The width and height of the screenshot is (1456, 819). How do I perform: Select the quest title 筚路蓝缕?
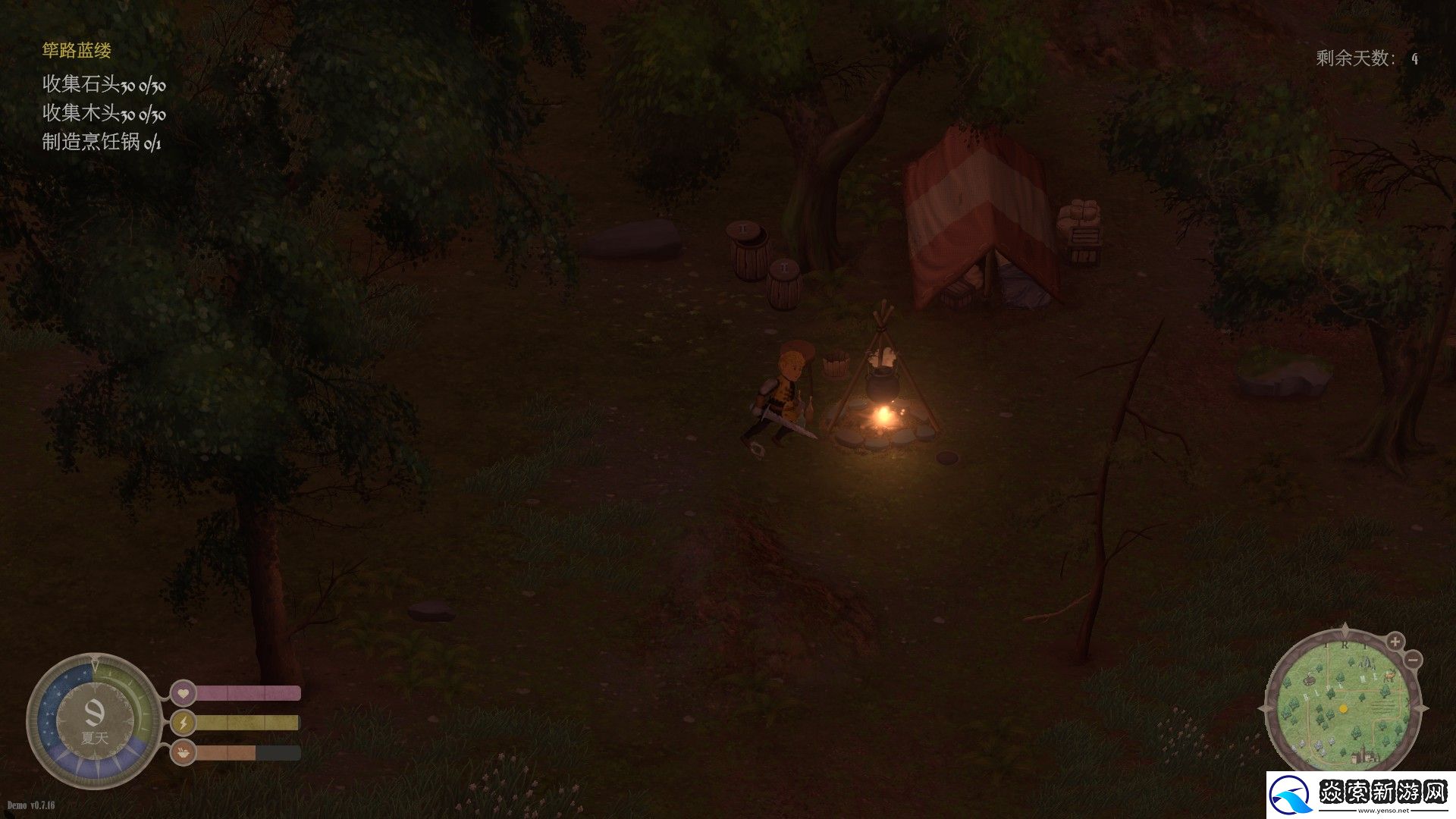pyautogui.click(x=77, y=51)
